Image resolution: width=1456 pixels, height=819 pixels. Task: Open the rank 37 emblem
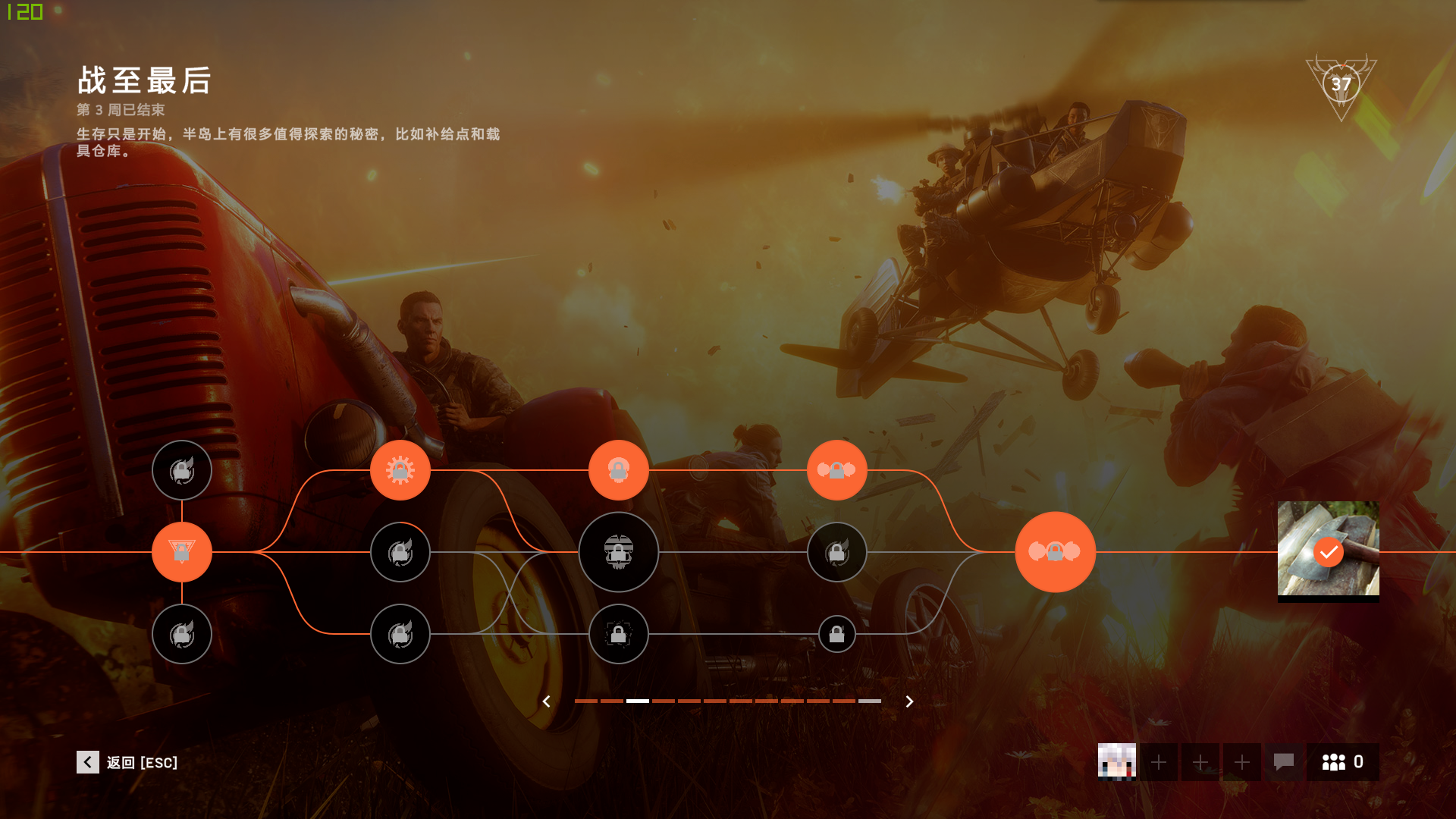coord(1341,85)
